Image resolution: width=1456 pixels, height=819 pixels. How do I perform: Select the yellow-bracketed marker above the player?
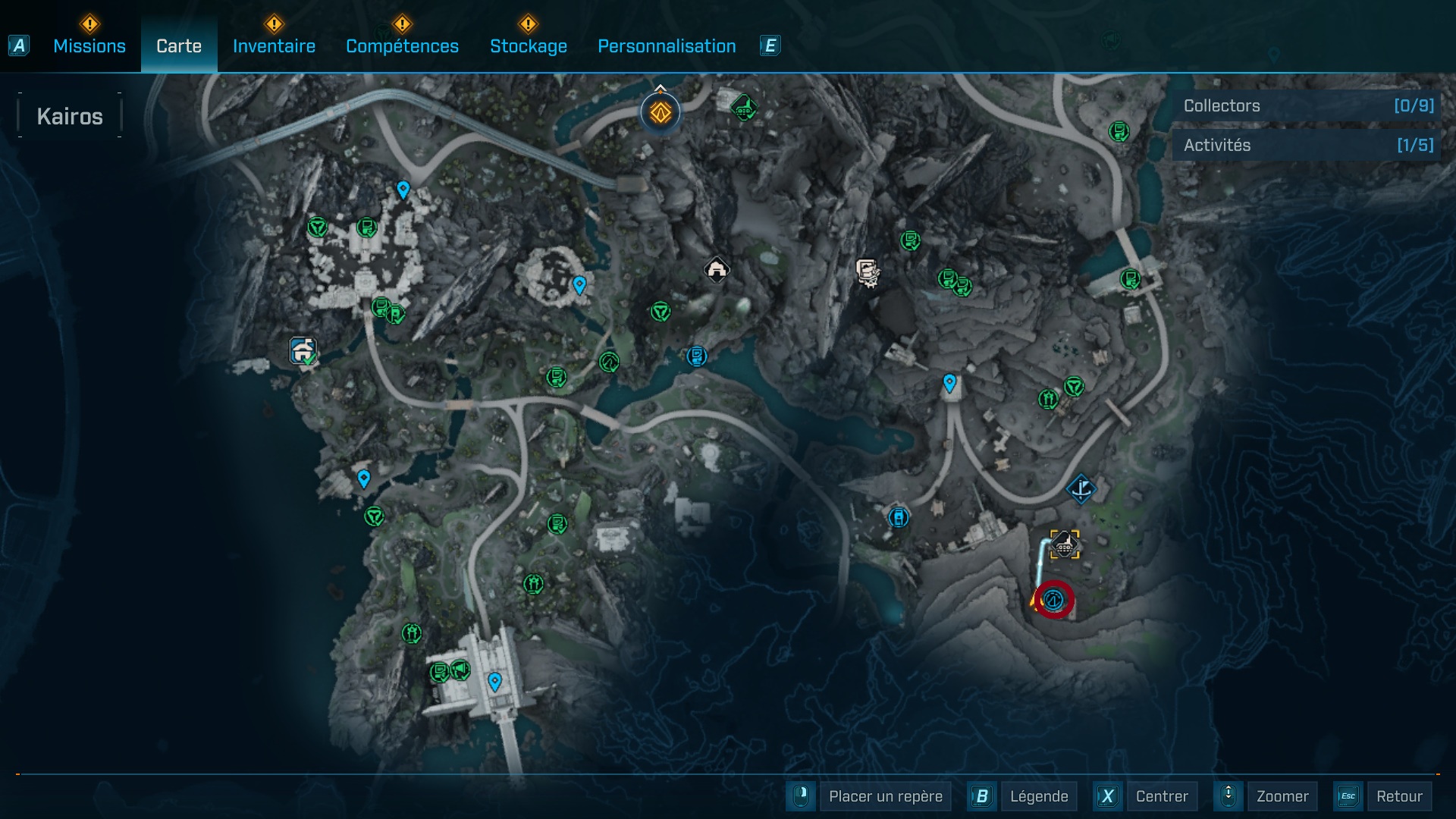1065,544
